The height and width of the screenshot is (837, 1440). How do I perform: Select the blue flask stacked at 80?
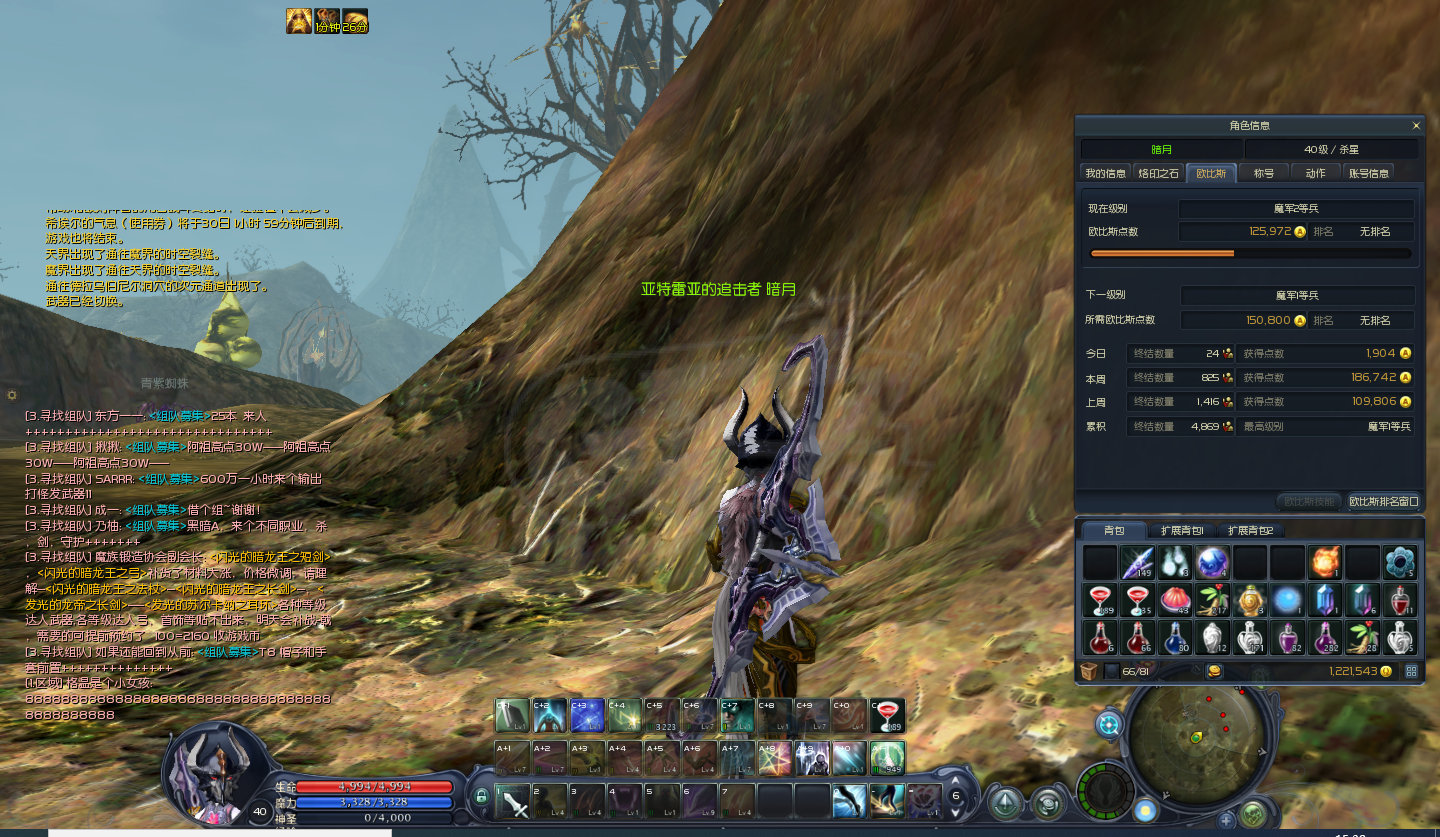[x=1175, y=637]
